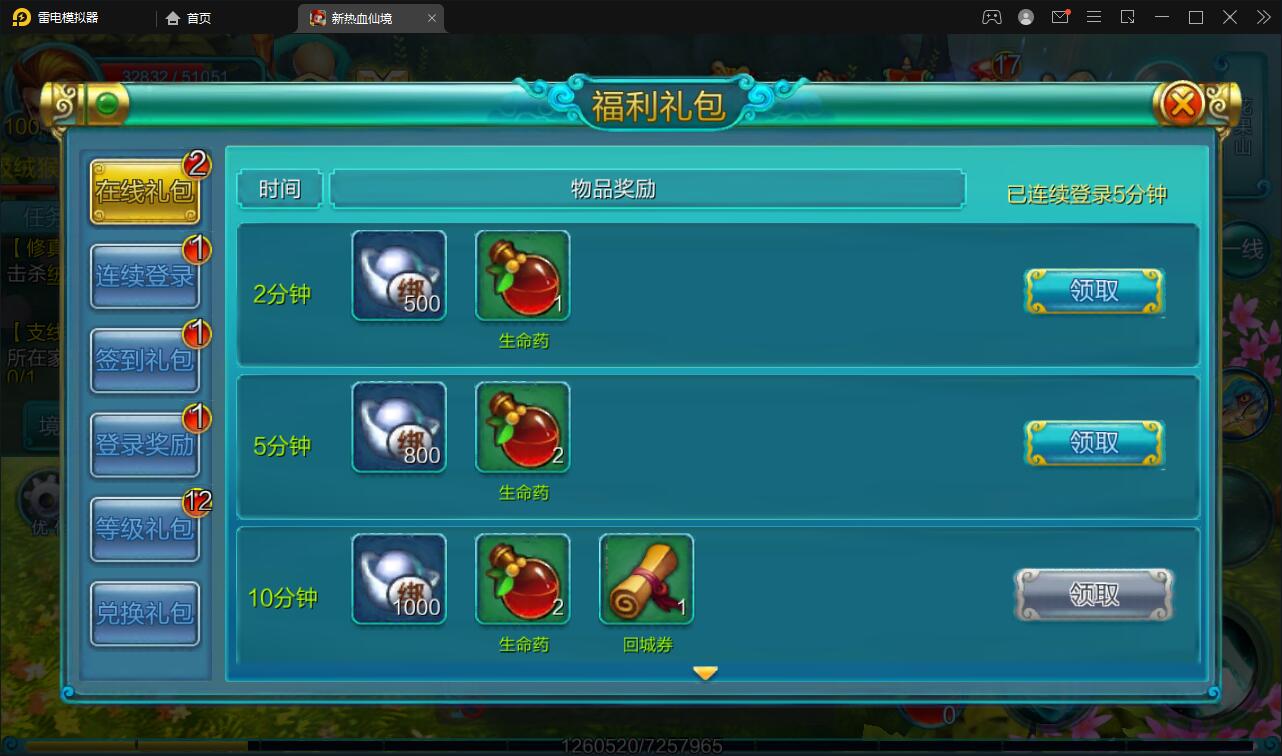Viewport: 1282px width, 756px height.
Task: Switch to the 签到礼包 tab
Action: [144, 361]
